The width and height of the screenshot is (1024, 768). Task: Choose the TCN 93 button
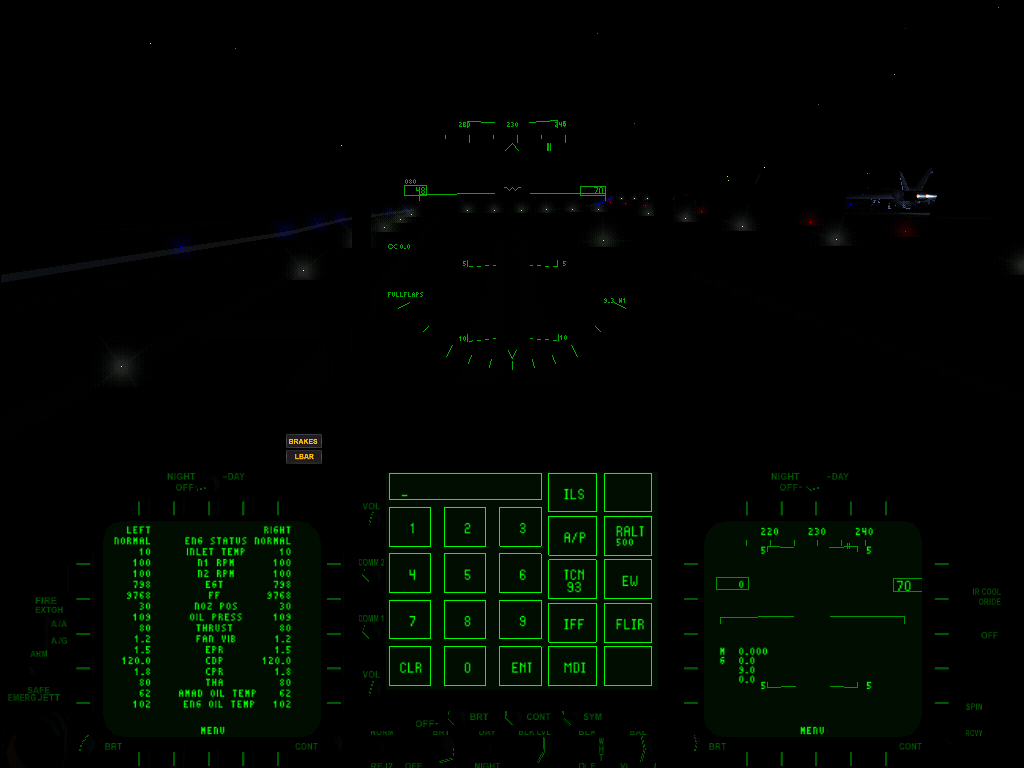(572, 580)
